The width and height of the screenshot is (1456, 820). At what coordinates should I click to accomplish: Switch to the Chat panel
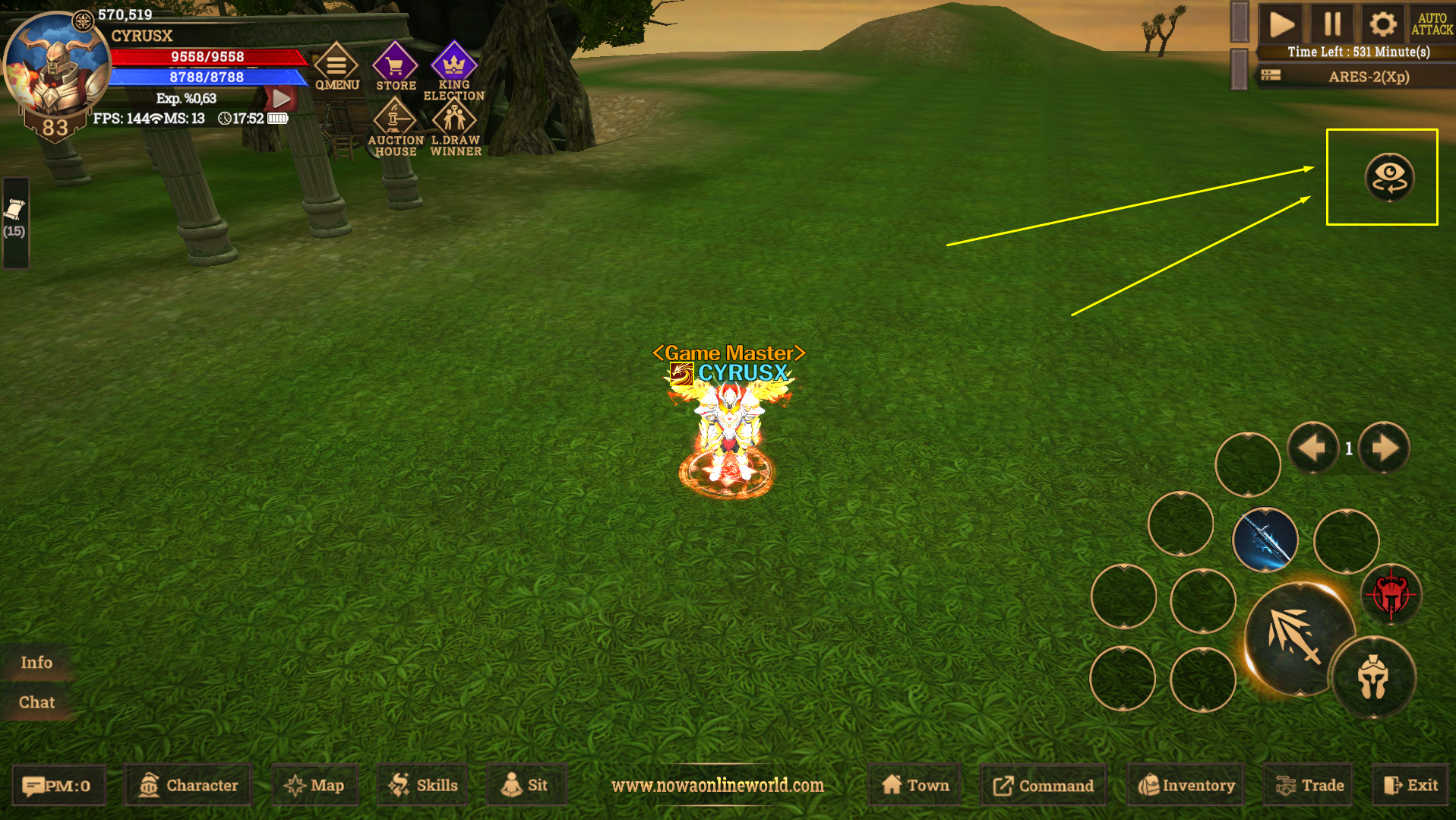click(x=37, y=701)
